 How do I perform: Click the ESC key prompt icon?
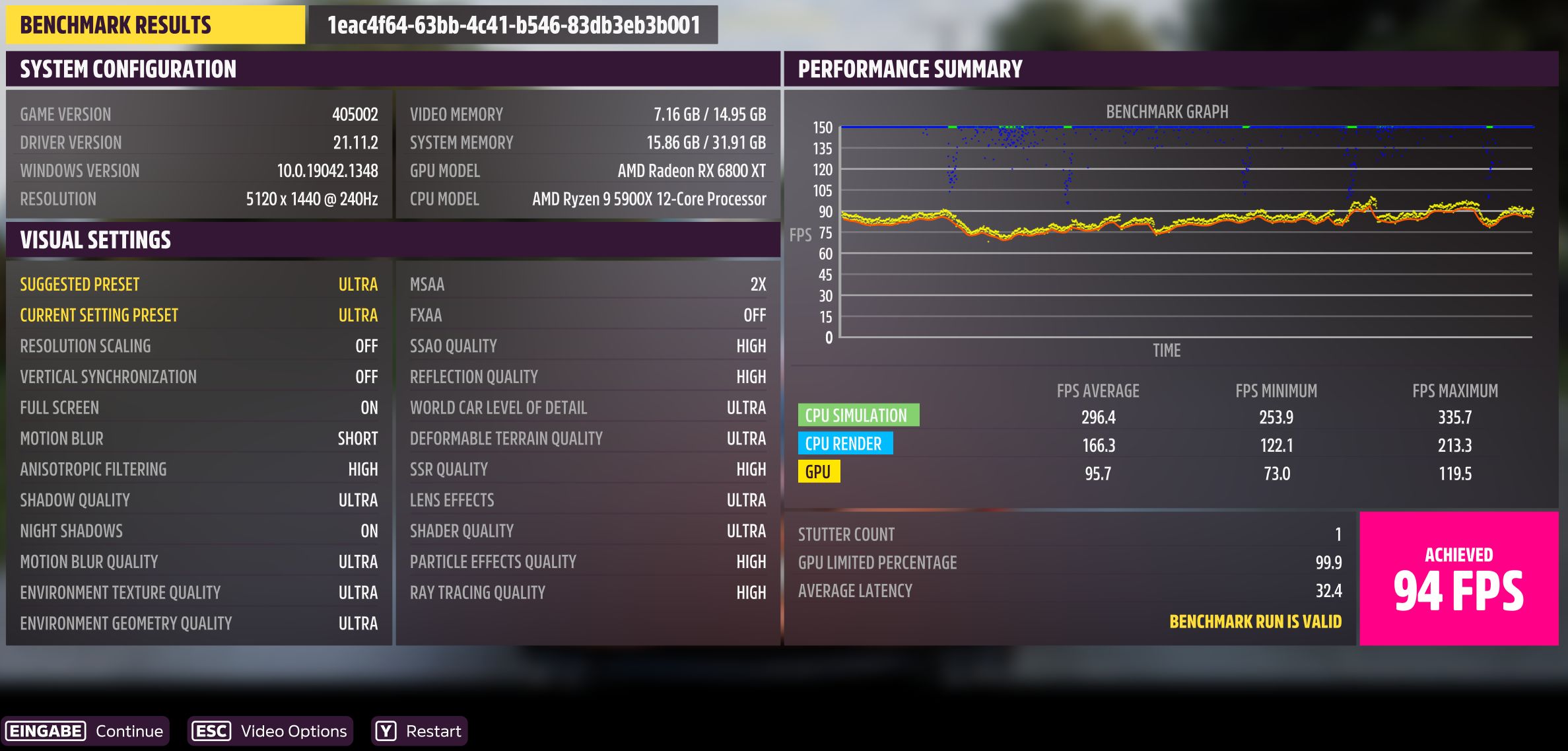pyautogui.click(x=213, y=731)
